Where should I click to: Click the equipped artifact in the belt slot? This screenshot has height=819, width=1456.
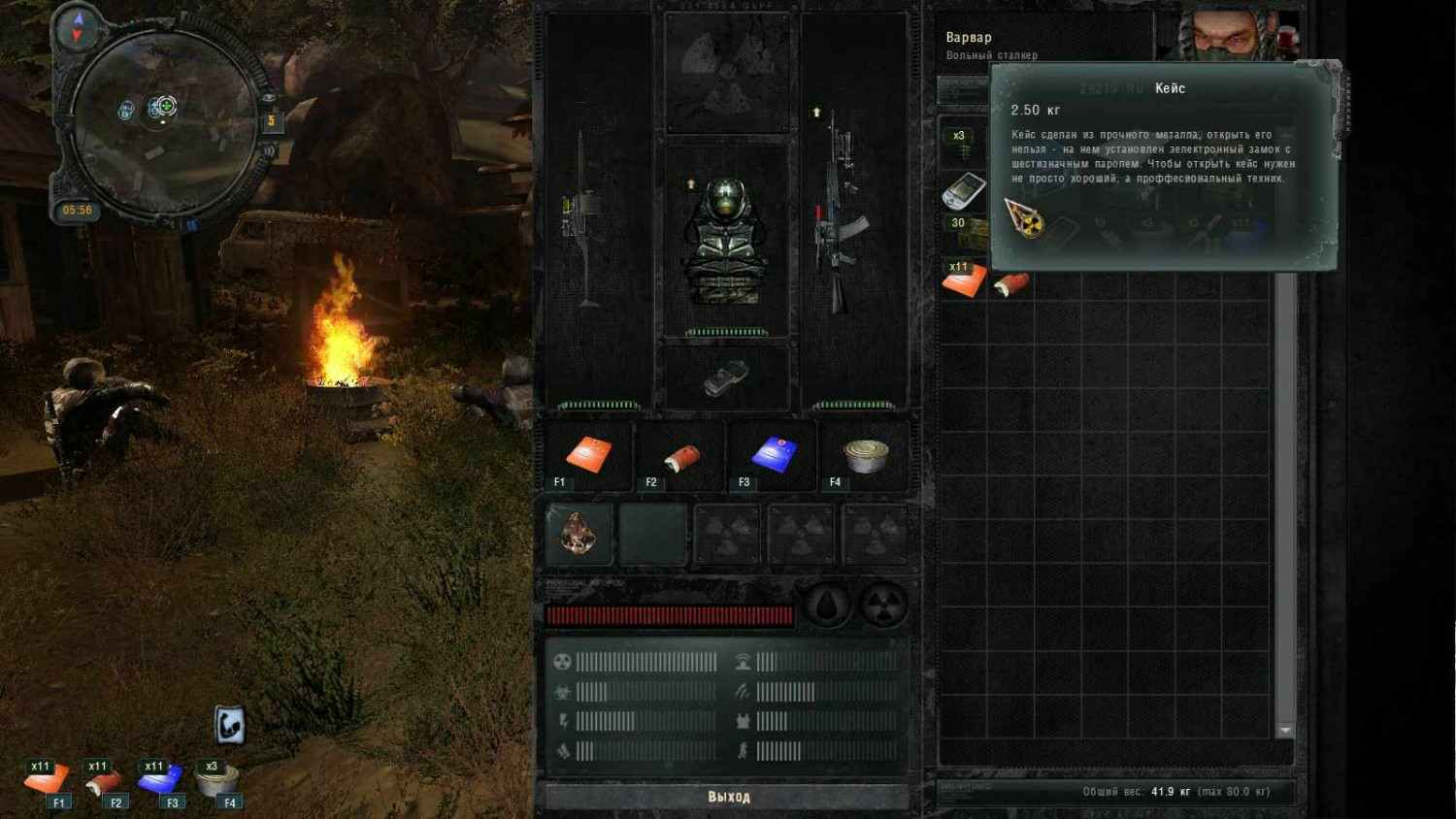click(x=579, y=533)
